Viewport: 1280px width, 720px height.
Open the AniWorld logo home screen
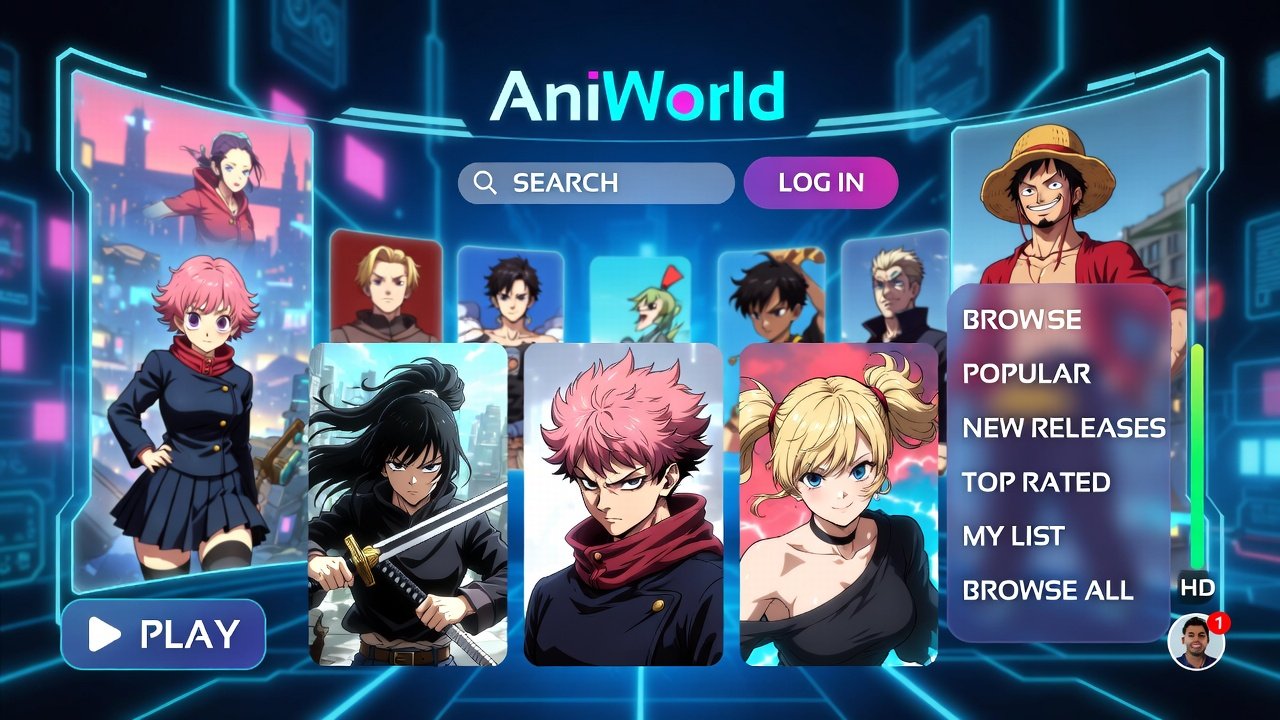[633, 97]
